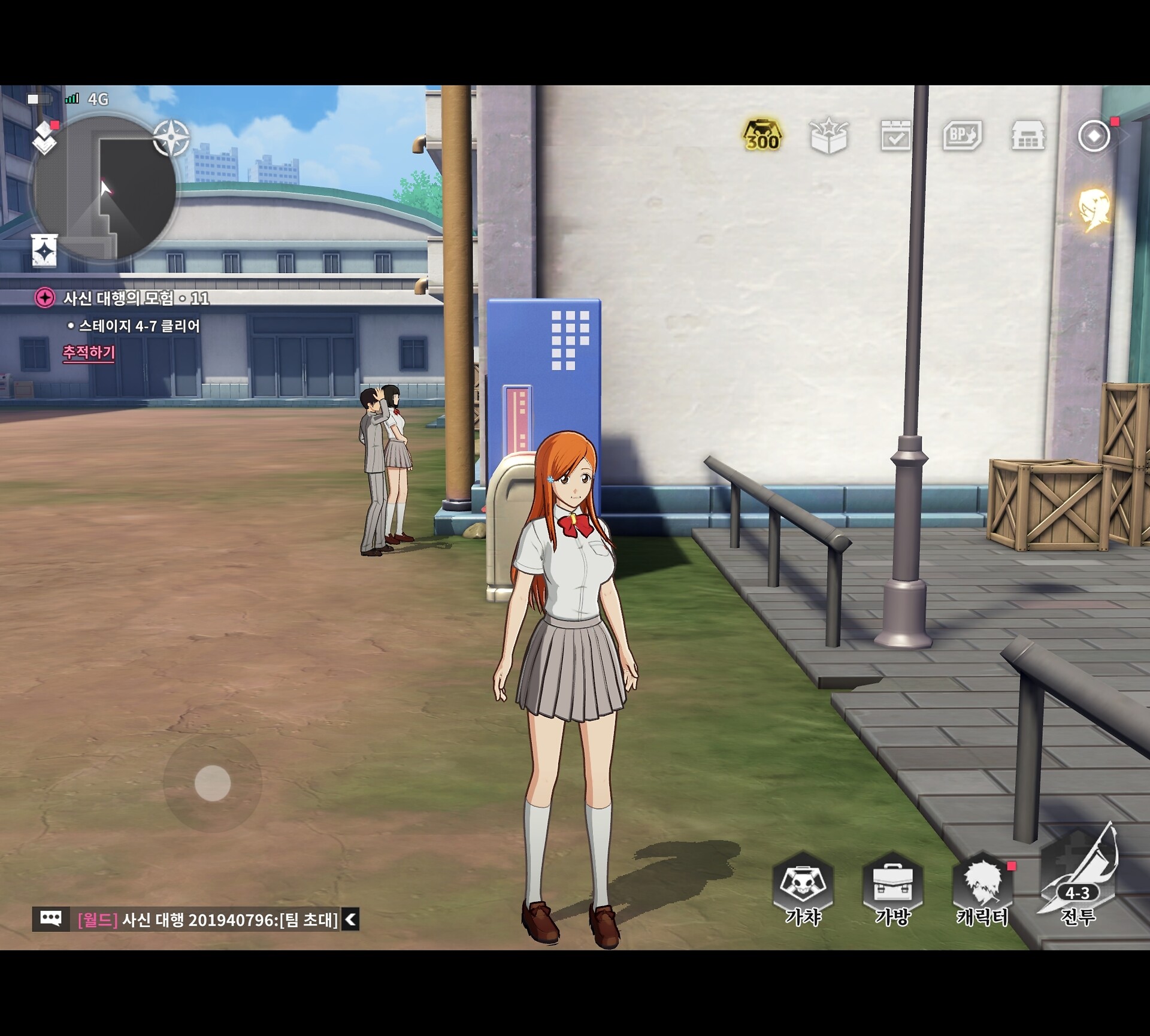Open the circular menu icon with red dot
This screenshot has width=1150, height=1036.
point(1094,136)
